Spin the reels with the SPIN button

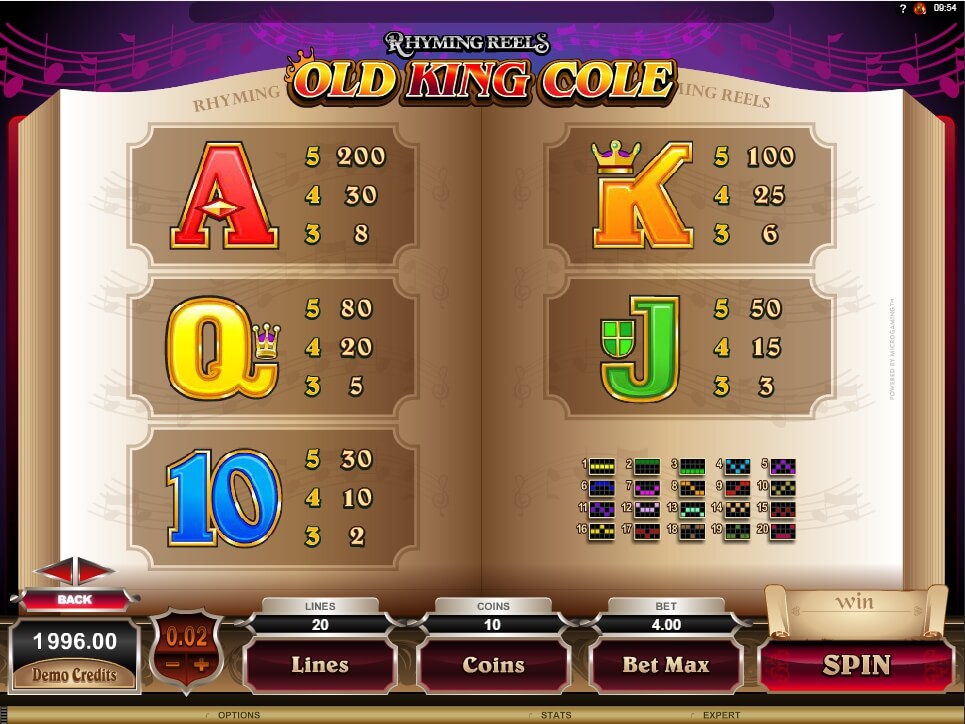click(x=856, y=665)
